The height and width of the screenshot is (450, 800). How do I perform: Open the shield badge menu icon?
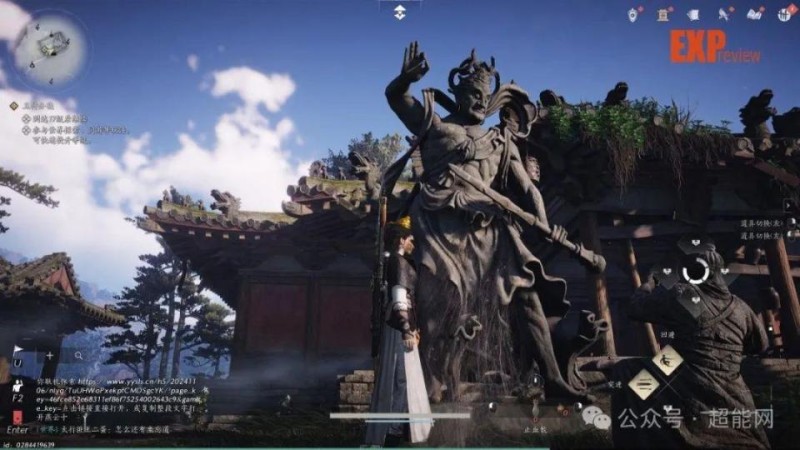(x=634, y=14)
